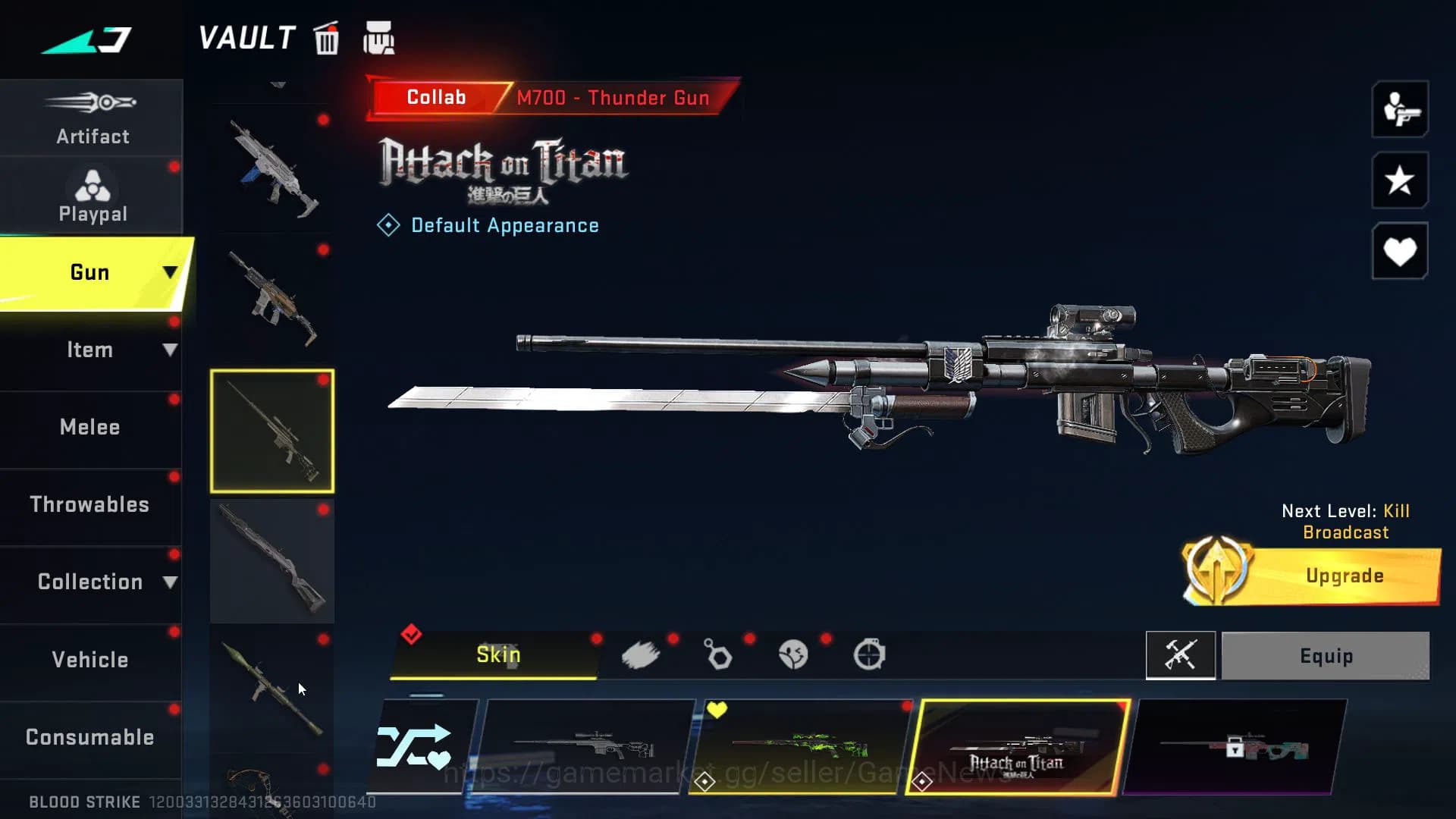This screenshot has height=819, width=1456.
Task: Open the trash/dismantle icon beside VAULT
Action: tap(326, 39)
